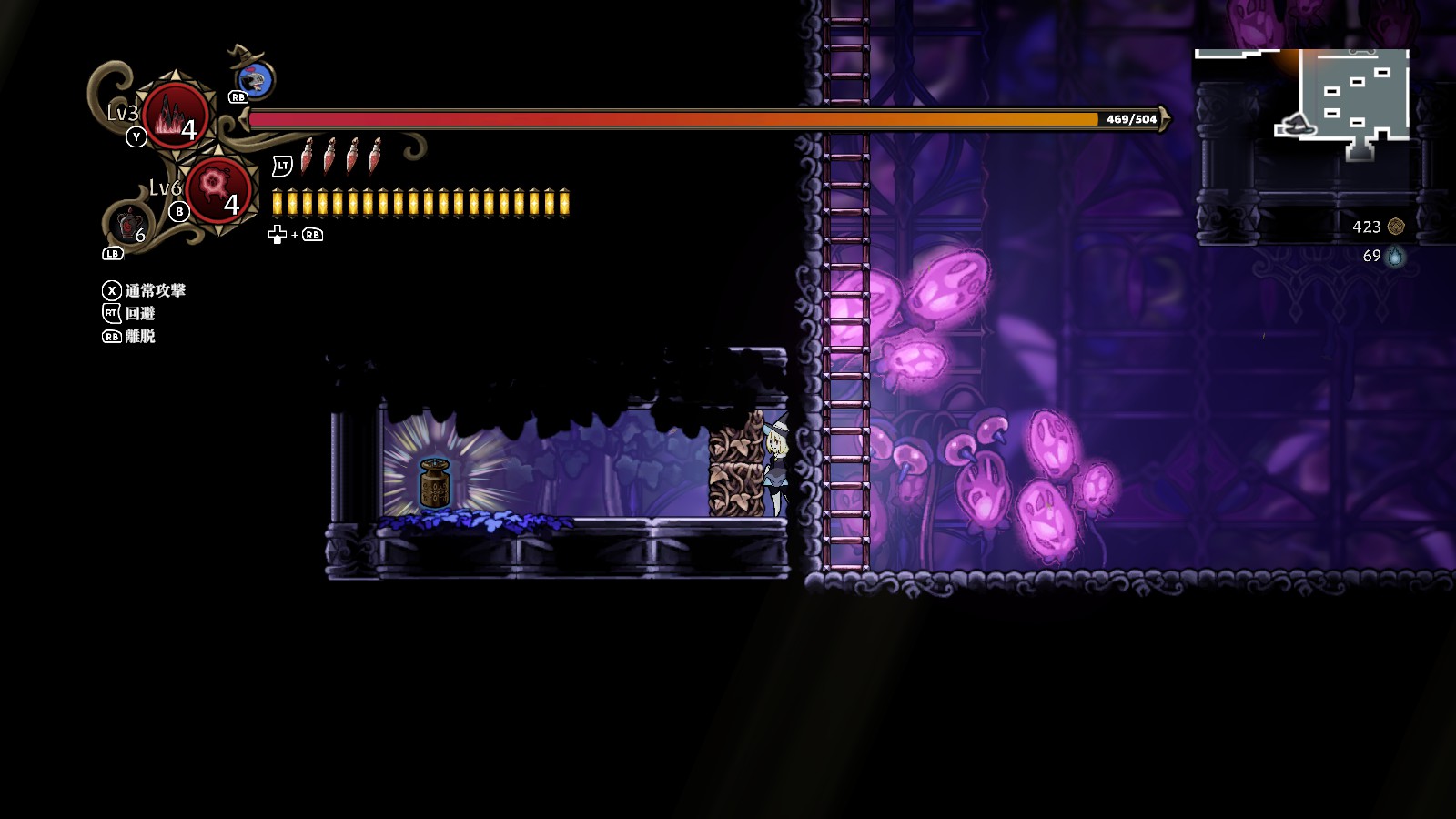Activate the Lv3 red spikes skill
1456x819 pixels.
175,116
